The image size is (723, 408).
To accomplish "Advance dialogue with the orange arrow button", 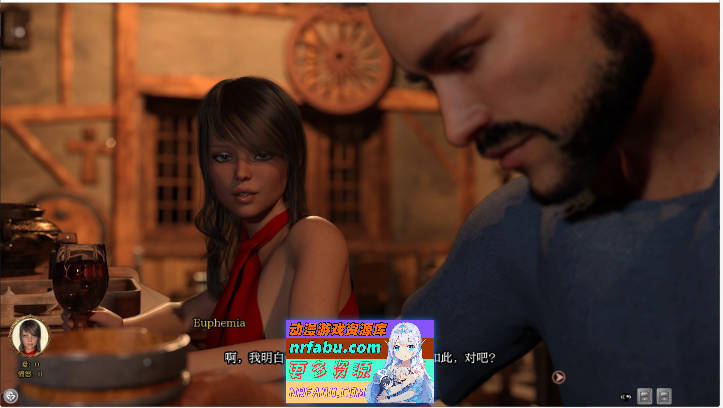I will (x=559, y=377).
